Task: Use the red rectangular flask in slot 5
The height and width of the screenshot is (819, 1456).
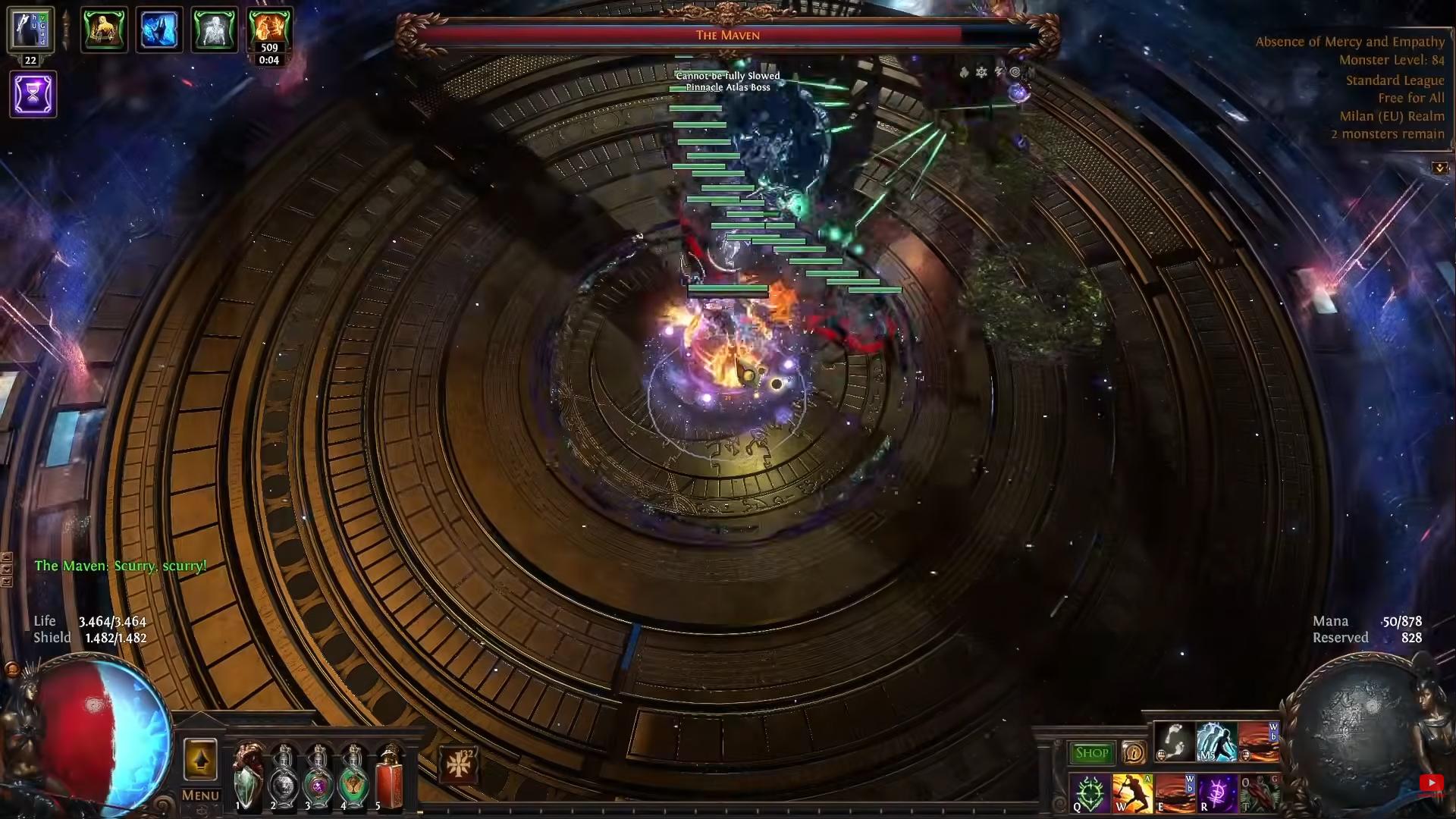Action: click(x=389, y=777)
